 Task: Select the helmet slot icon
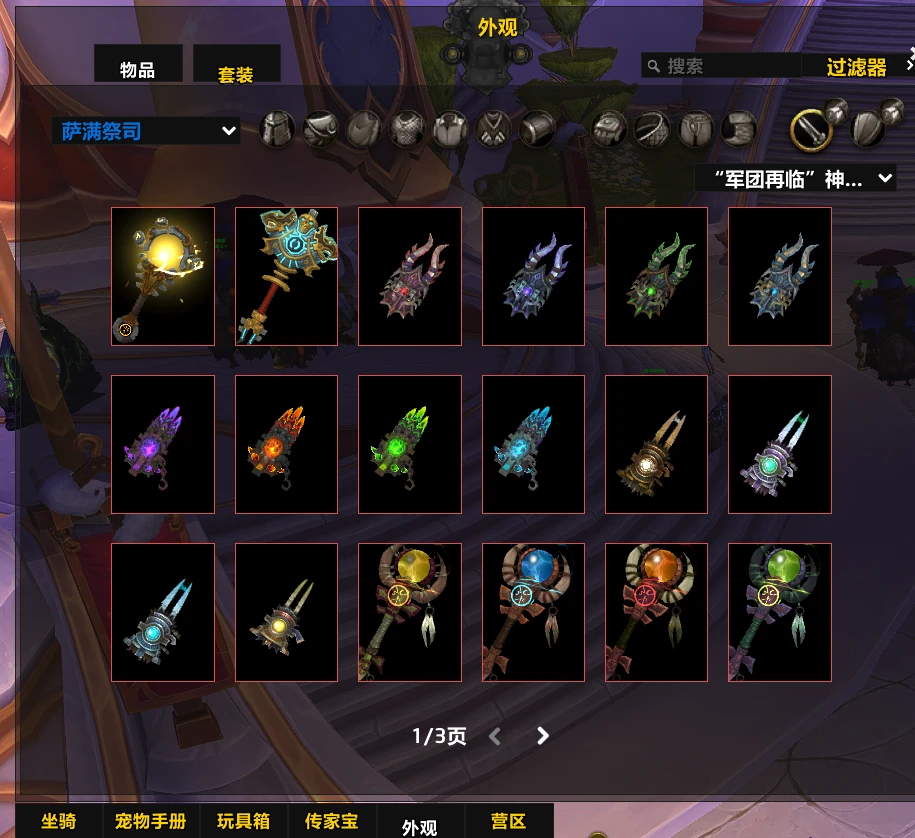click(276, 129)
